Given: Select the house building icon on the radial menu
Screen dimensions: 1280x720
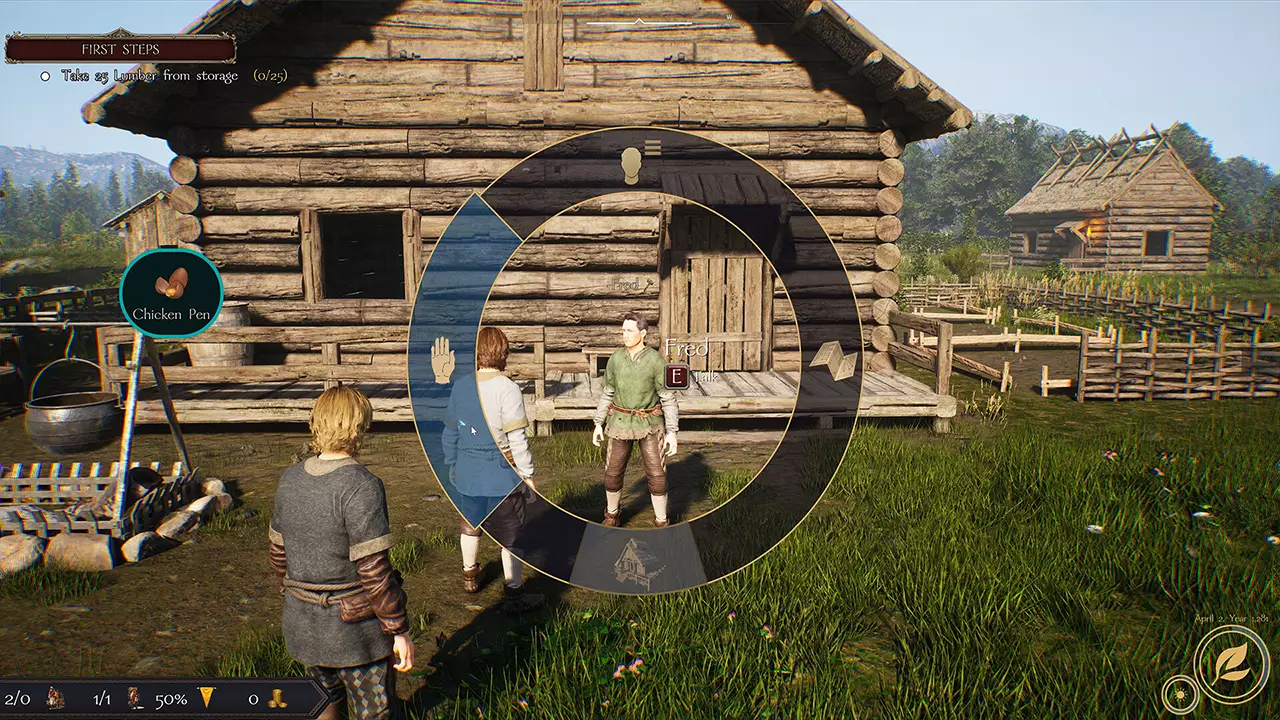Looking at the screenshot, I should [637, 560].
